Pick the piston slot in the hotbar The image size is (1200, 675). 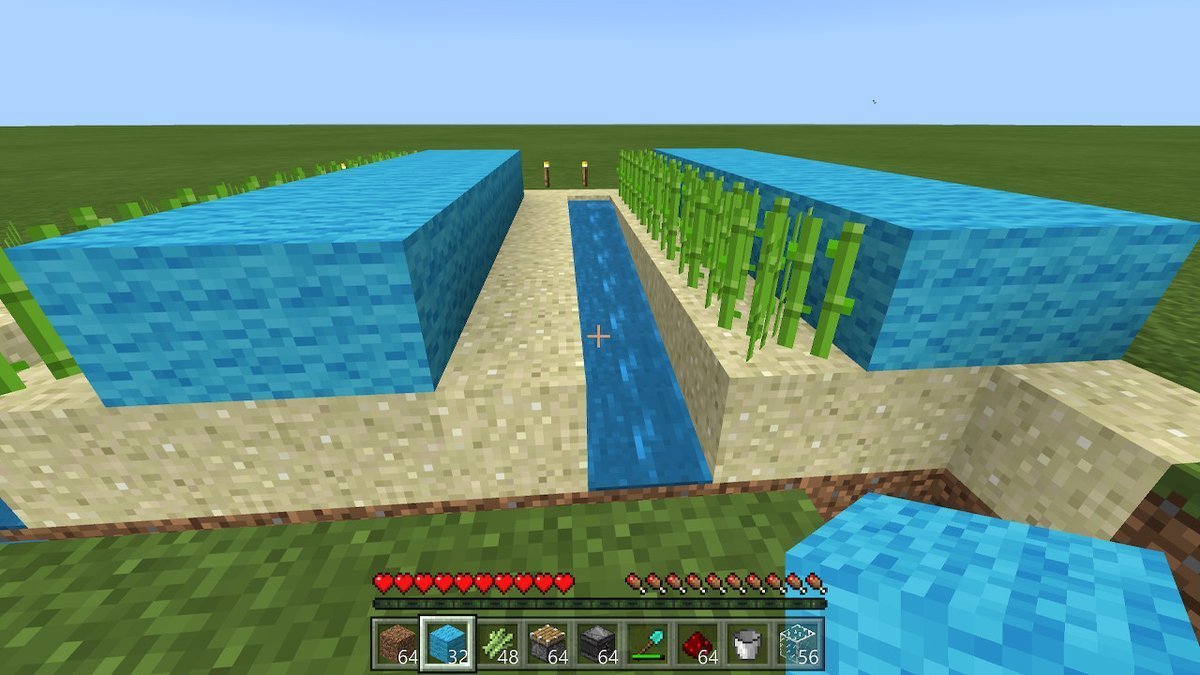549,643
